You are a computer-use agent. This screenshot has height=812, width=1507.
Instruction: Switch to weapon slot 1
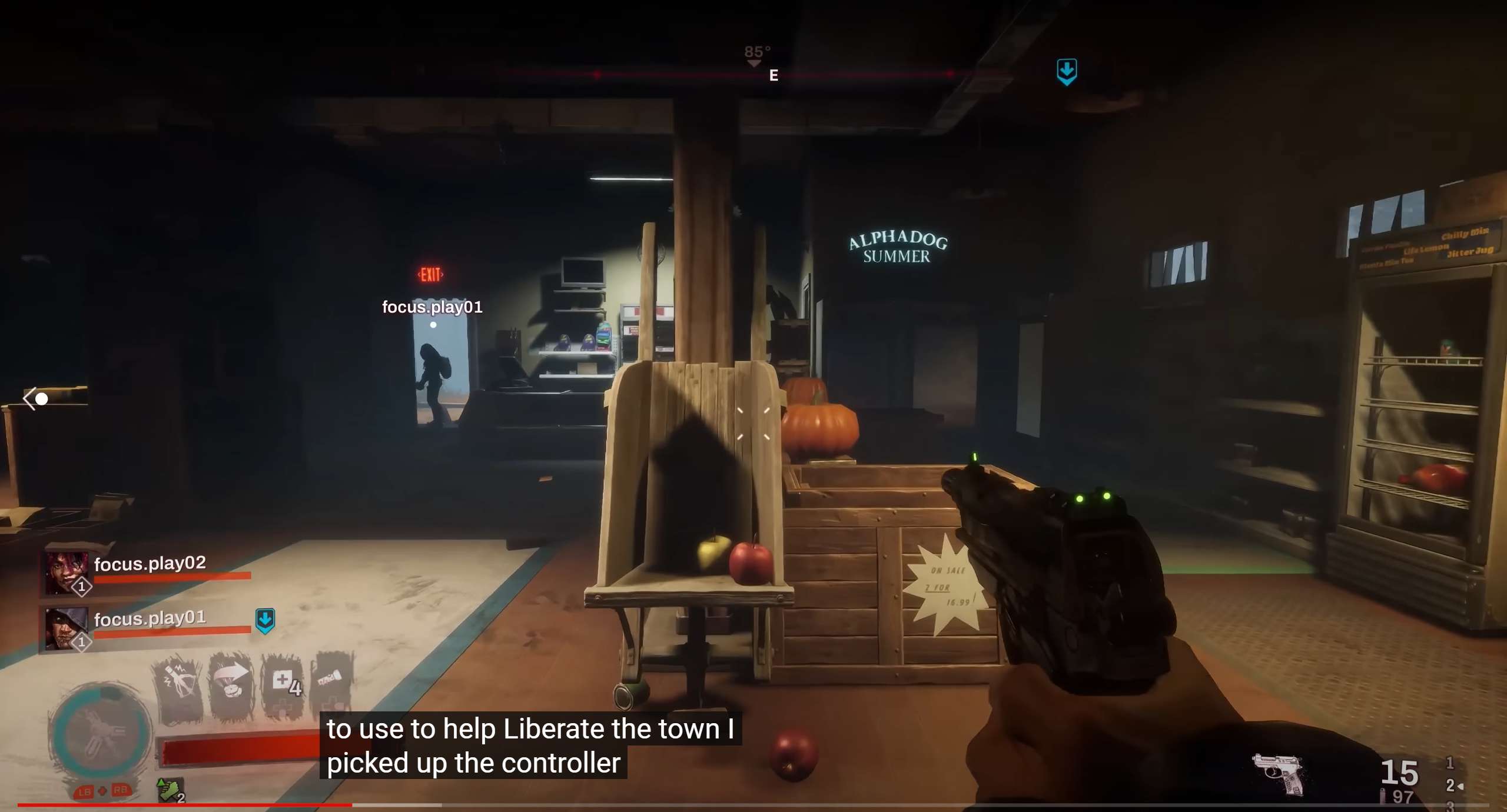point(1449,763)
